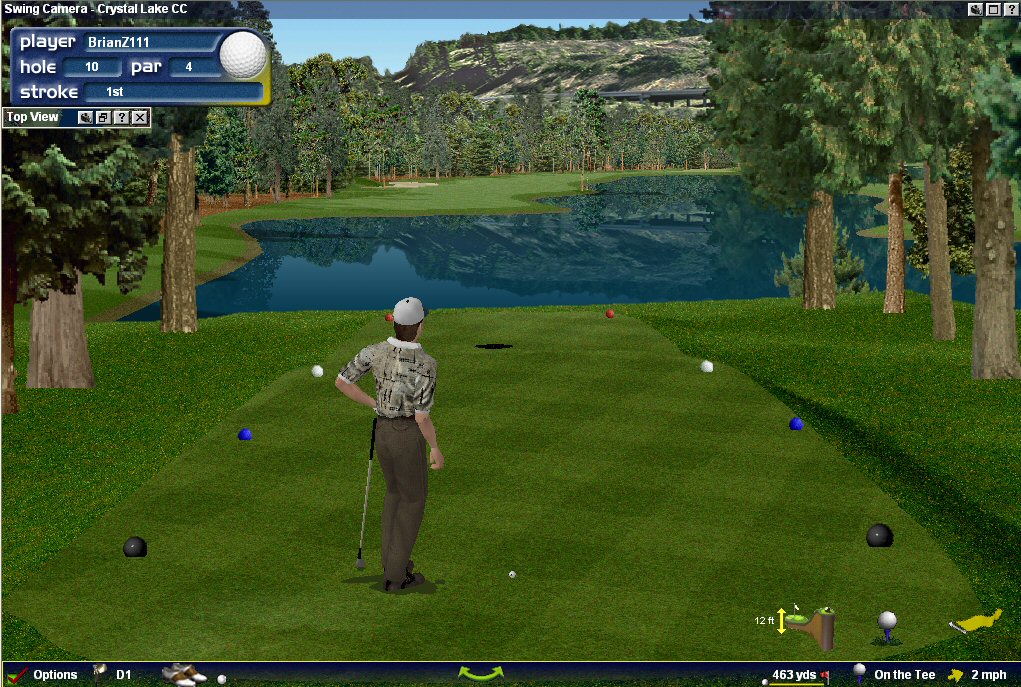This screenshot has height=687, width=1021.
Task: Click the 12 ft elevation icon
Action: click(x=808, y=623)
